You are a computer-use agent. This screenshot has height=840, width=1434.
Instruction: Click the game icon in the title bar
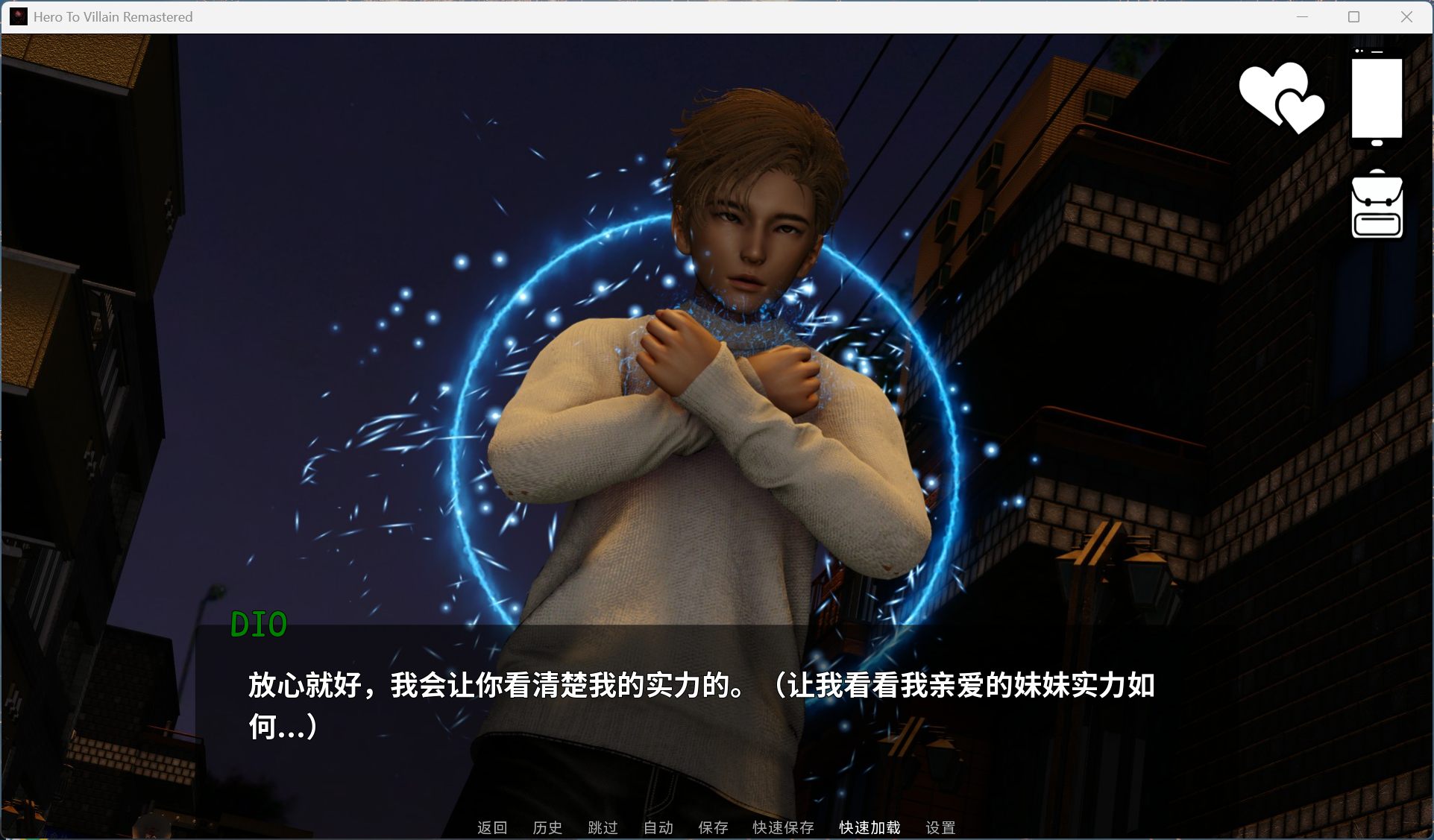[x=18, y=16]
